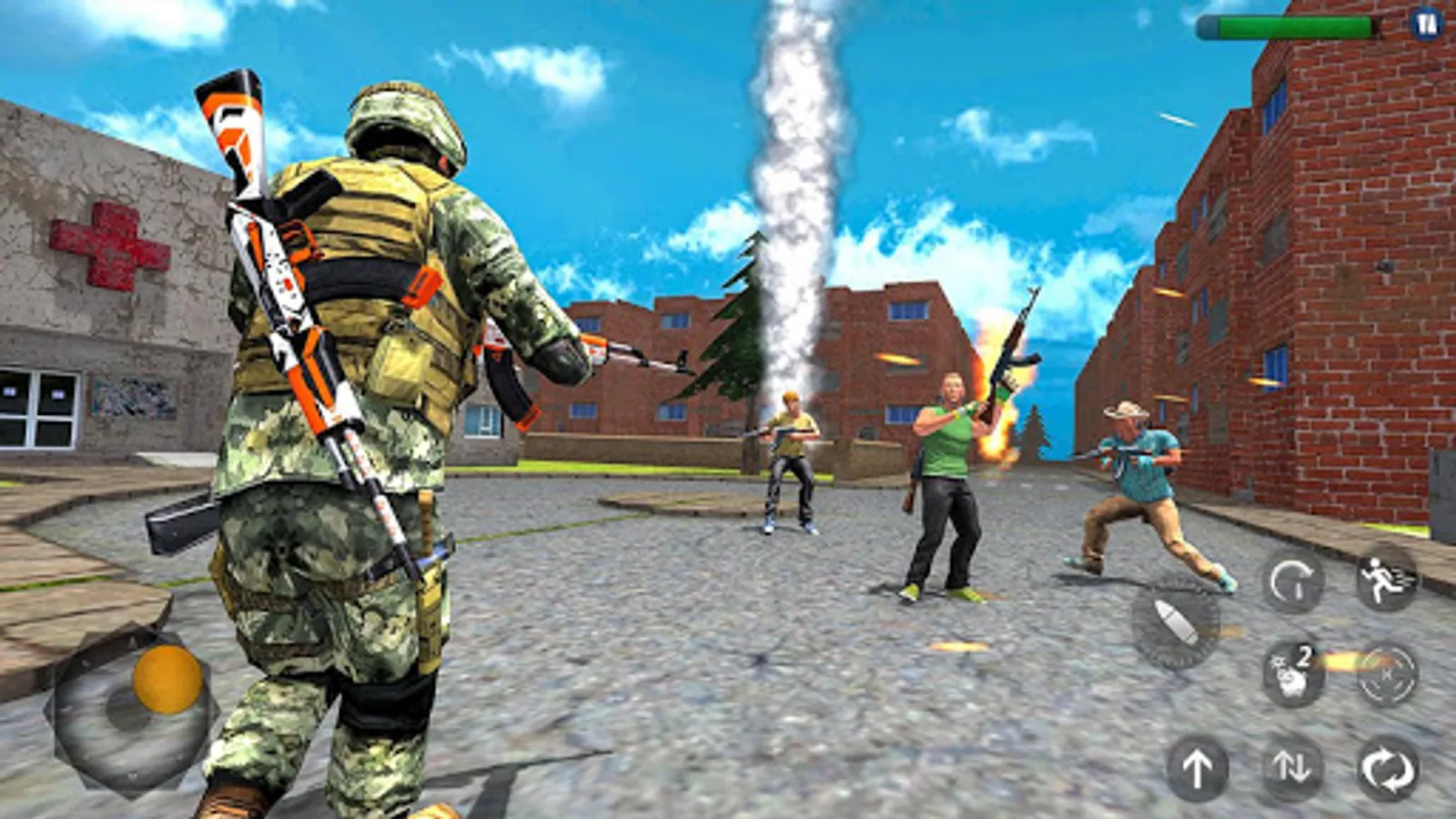Viewport: 1456px width, 819px height.
Task: Reload the weapon
Action: (1293, 581)
